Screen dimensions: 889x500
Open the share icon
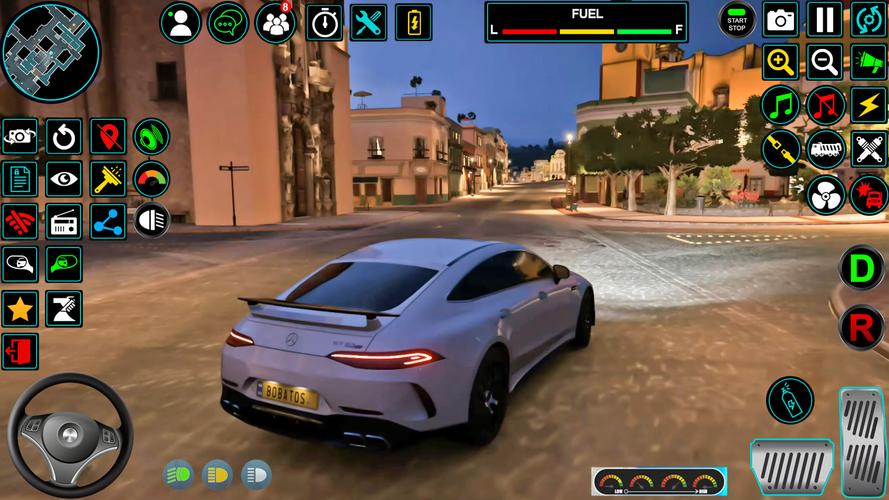tap(108, 221)
